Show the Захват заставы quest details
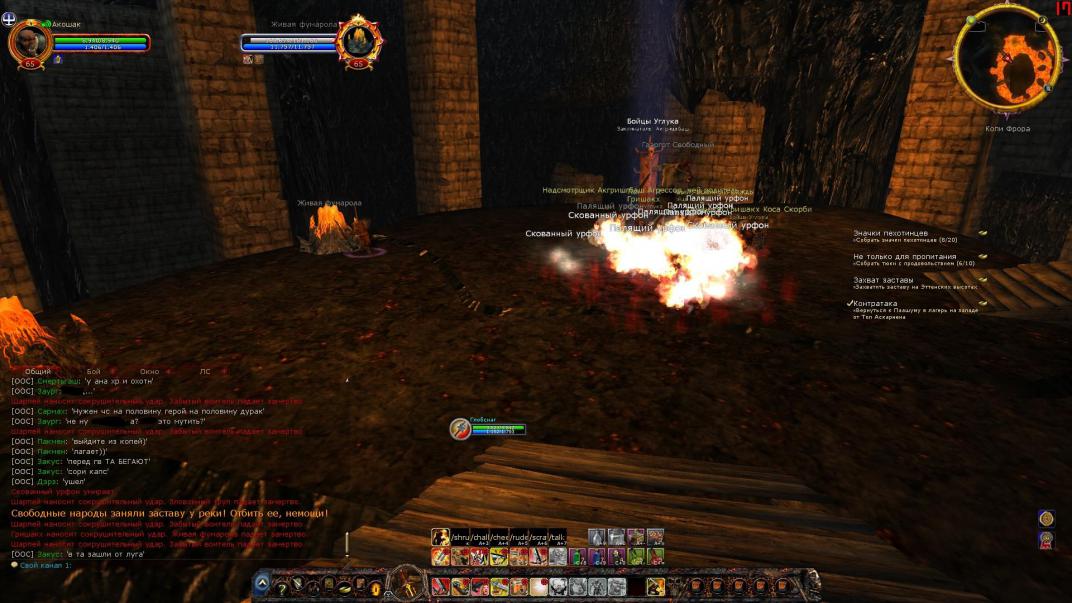The width and height of the screenshot is (1072, 603). pyautogui.click(x=882, y=280)
